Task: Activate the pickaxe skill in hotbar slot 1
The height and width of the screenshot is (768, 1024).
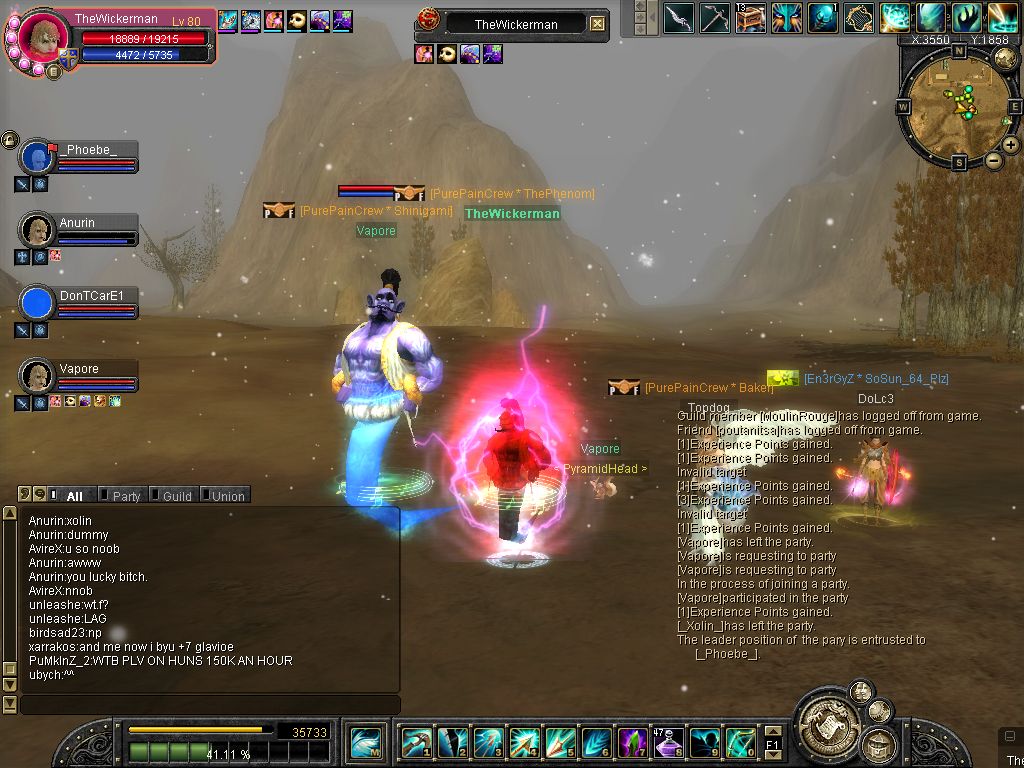Action: [x=415, y=743]
